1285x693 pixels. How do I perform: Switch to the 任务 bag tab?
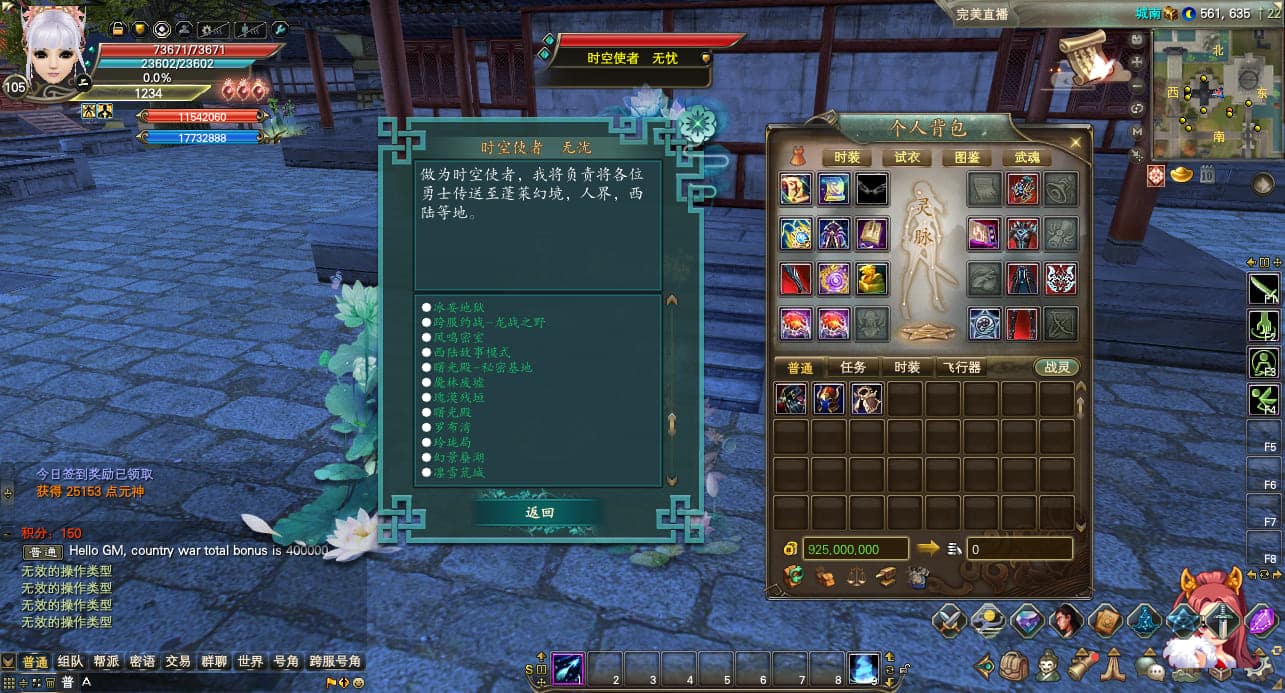click(x=853, y=367)
